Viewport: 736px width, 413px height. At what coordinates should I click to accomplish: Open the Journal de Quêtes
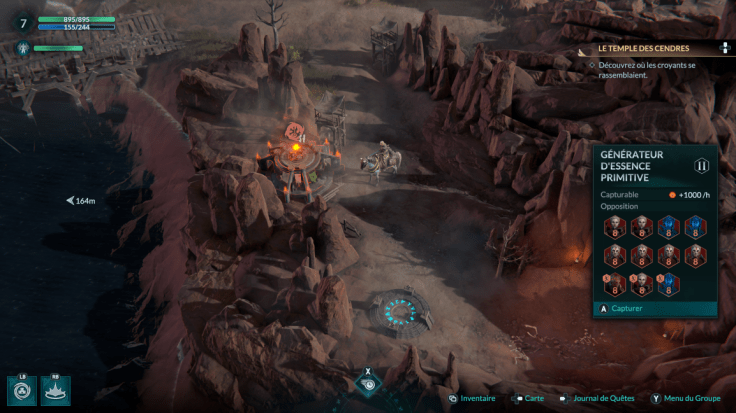[x=602, y=398]
